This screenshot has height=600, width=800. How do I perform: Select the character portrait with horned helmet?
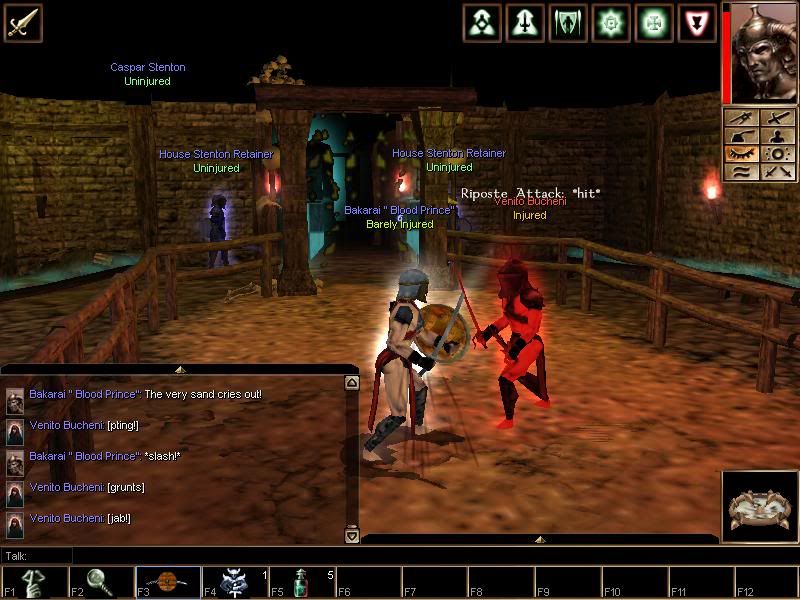tap(764, 52)
